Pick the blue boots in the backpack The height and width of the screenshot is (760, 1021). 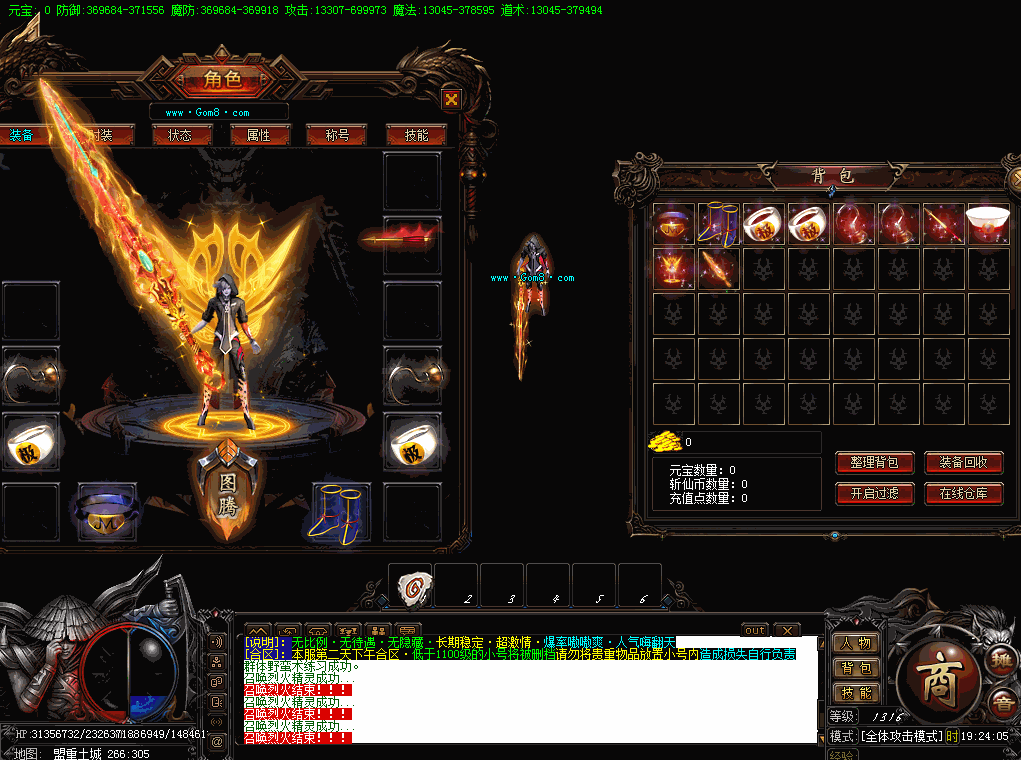click(x=718, y=223)
